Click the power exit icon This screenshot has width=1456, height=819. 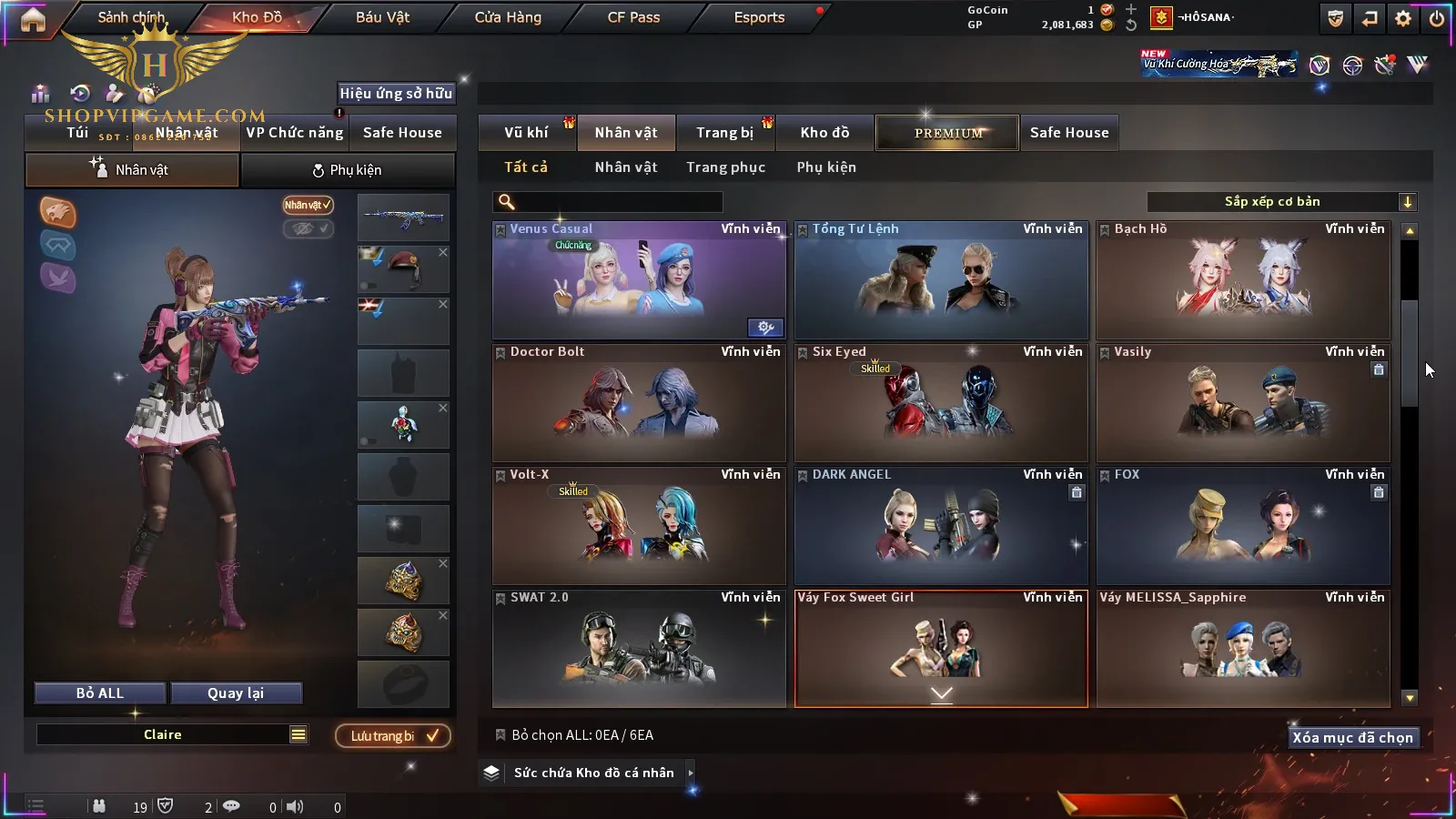tap(1436, 18)
